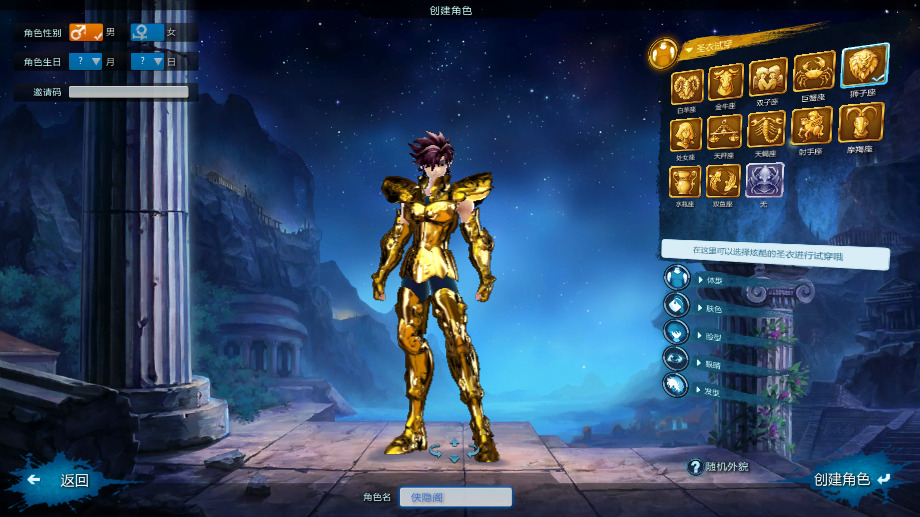920x517 pixels.
Task: Randomize appearance with 随机外貌
Action: pyautogui.click(x=717, y=467)
